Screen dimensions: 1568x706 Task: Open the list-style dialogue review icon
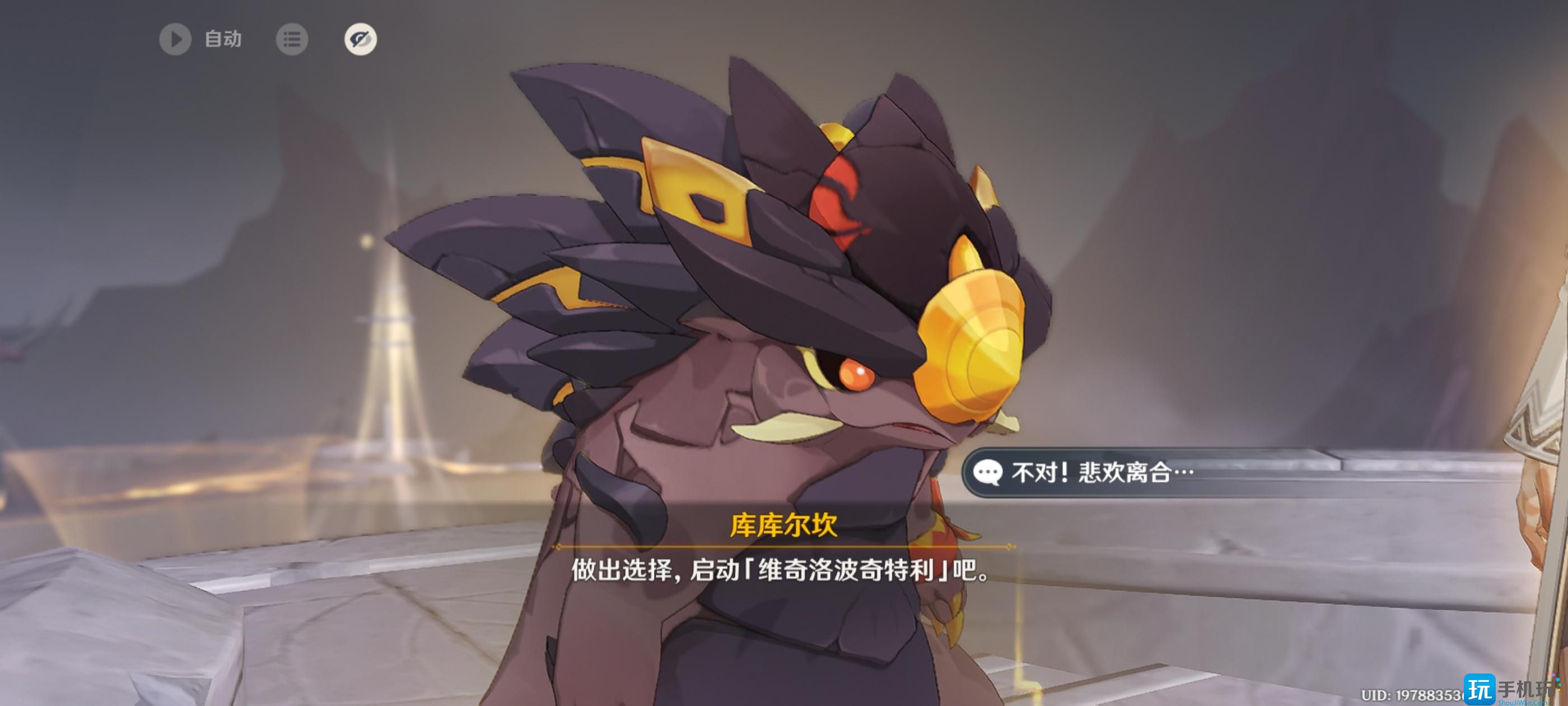click(293, 40)
